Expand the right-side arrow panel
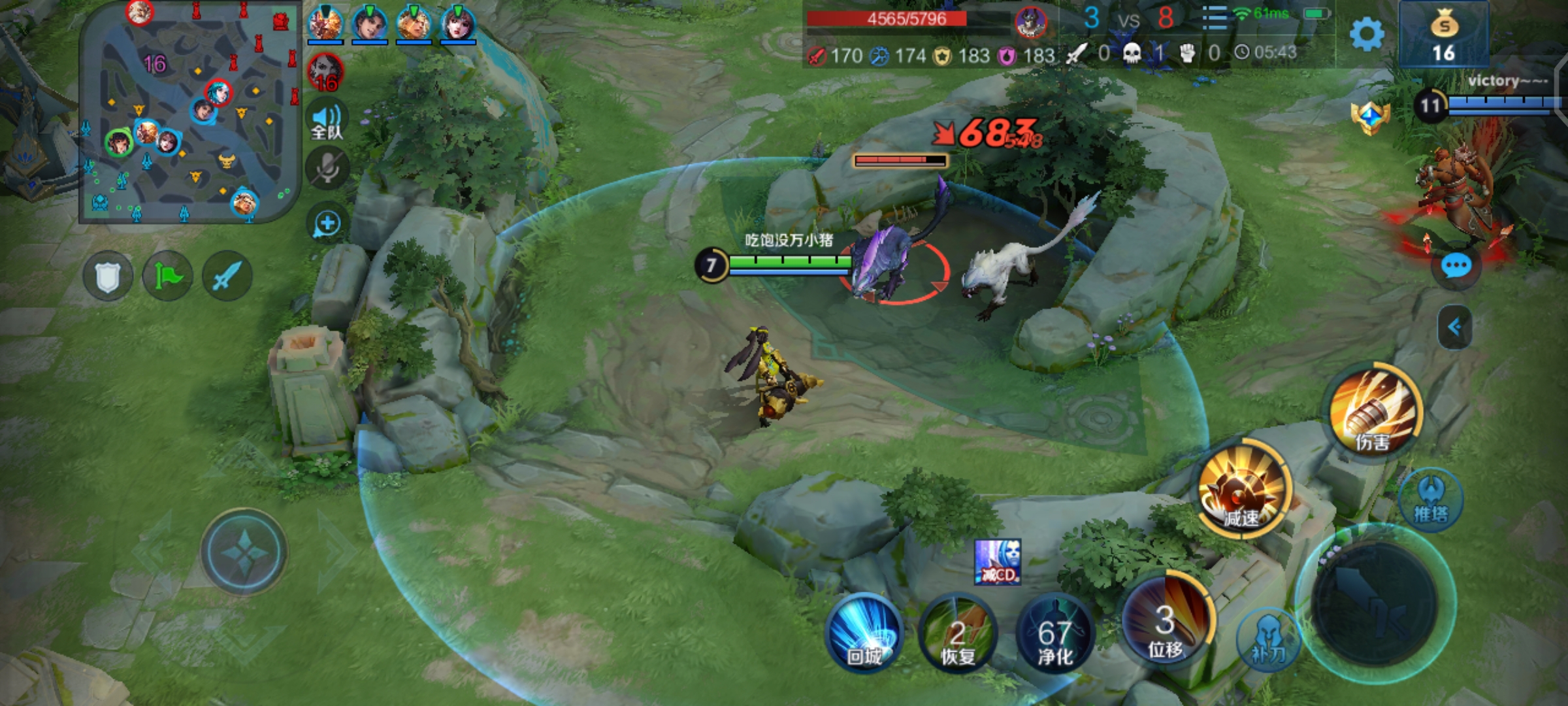 [x=1455, y=327]
